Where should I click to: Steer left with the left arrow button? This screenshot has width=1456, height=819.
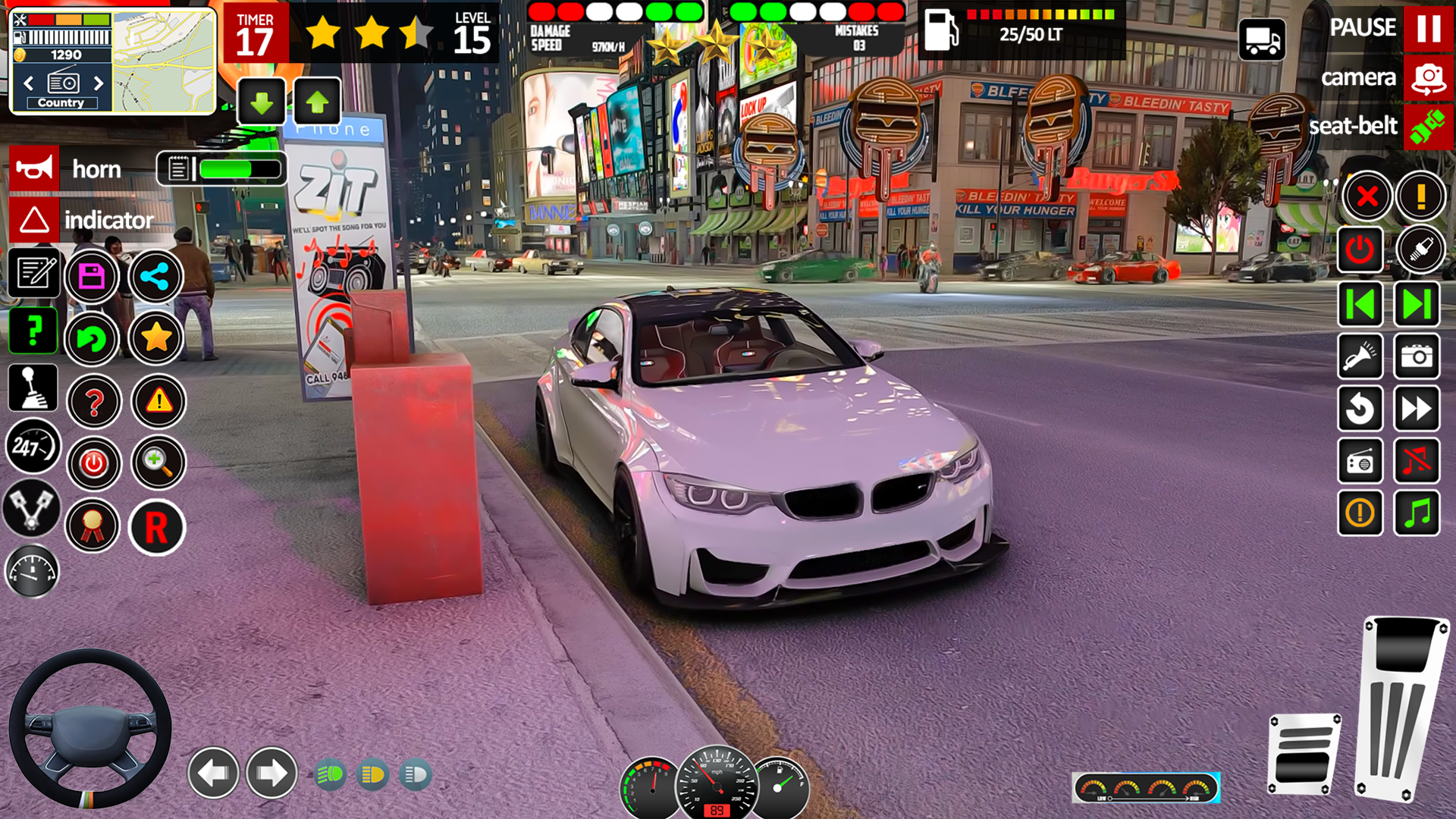(x=213, y=773)
